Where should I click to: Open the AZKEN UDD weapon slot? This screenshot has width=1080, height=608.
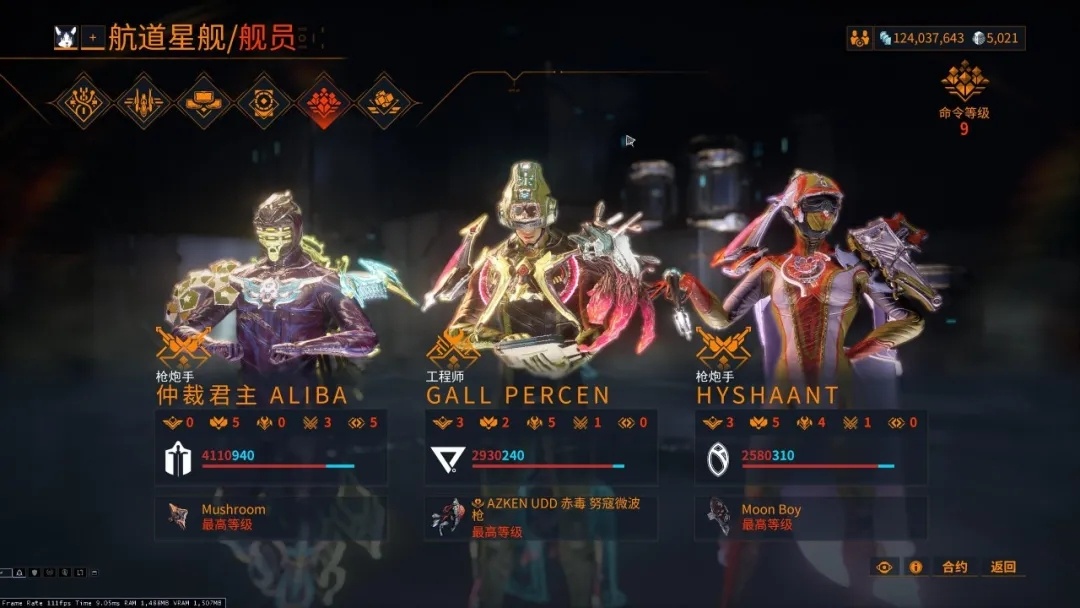click(x=541, y=517)
